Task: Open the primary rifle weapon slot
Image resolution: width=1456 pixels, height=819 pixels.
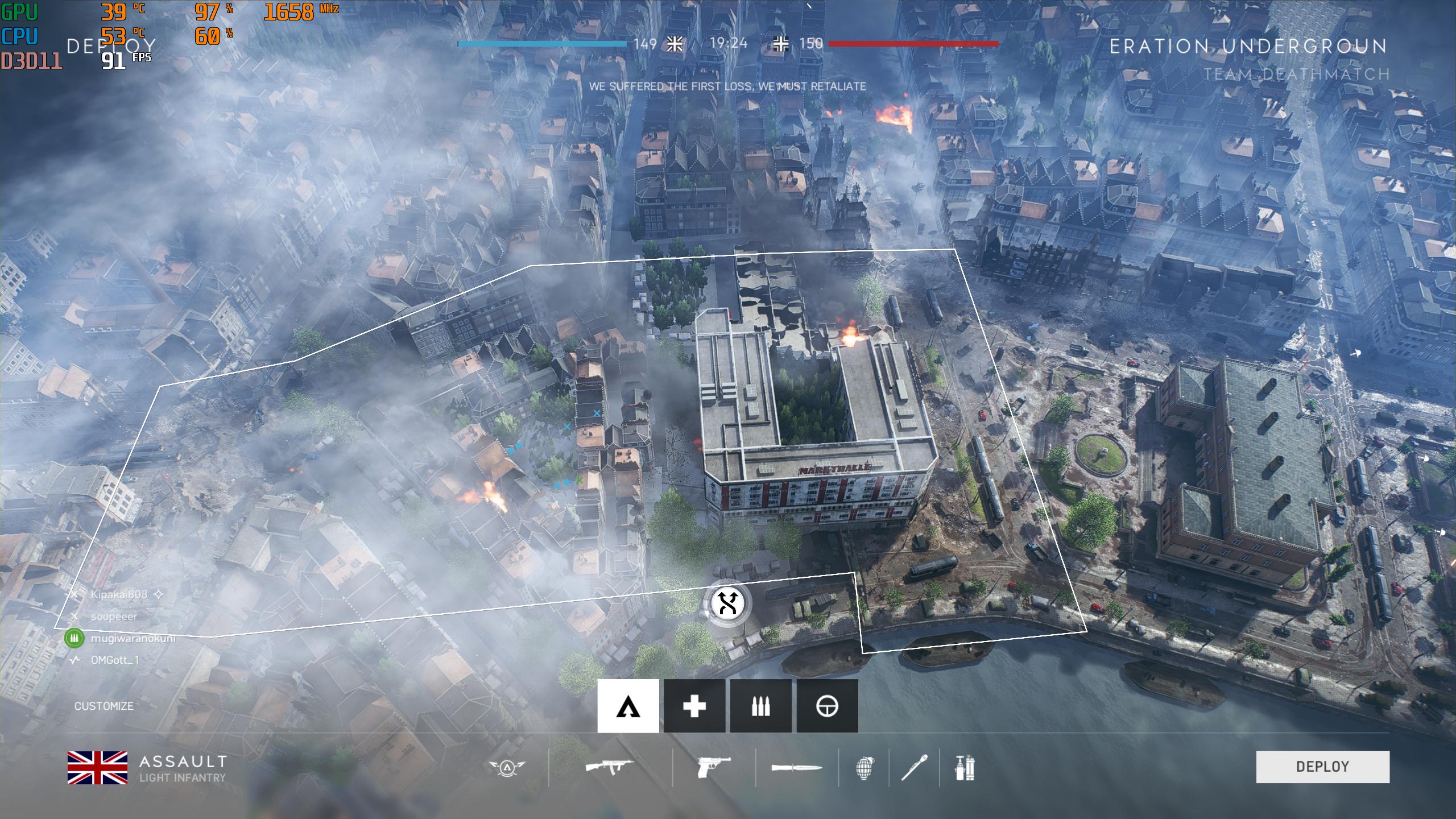Action: click(x=609, y=767)
